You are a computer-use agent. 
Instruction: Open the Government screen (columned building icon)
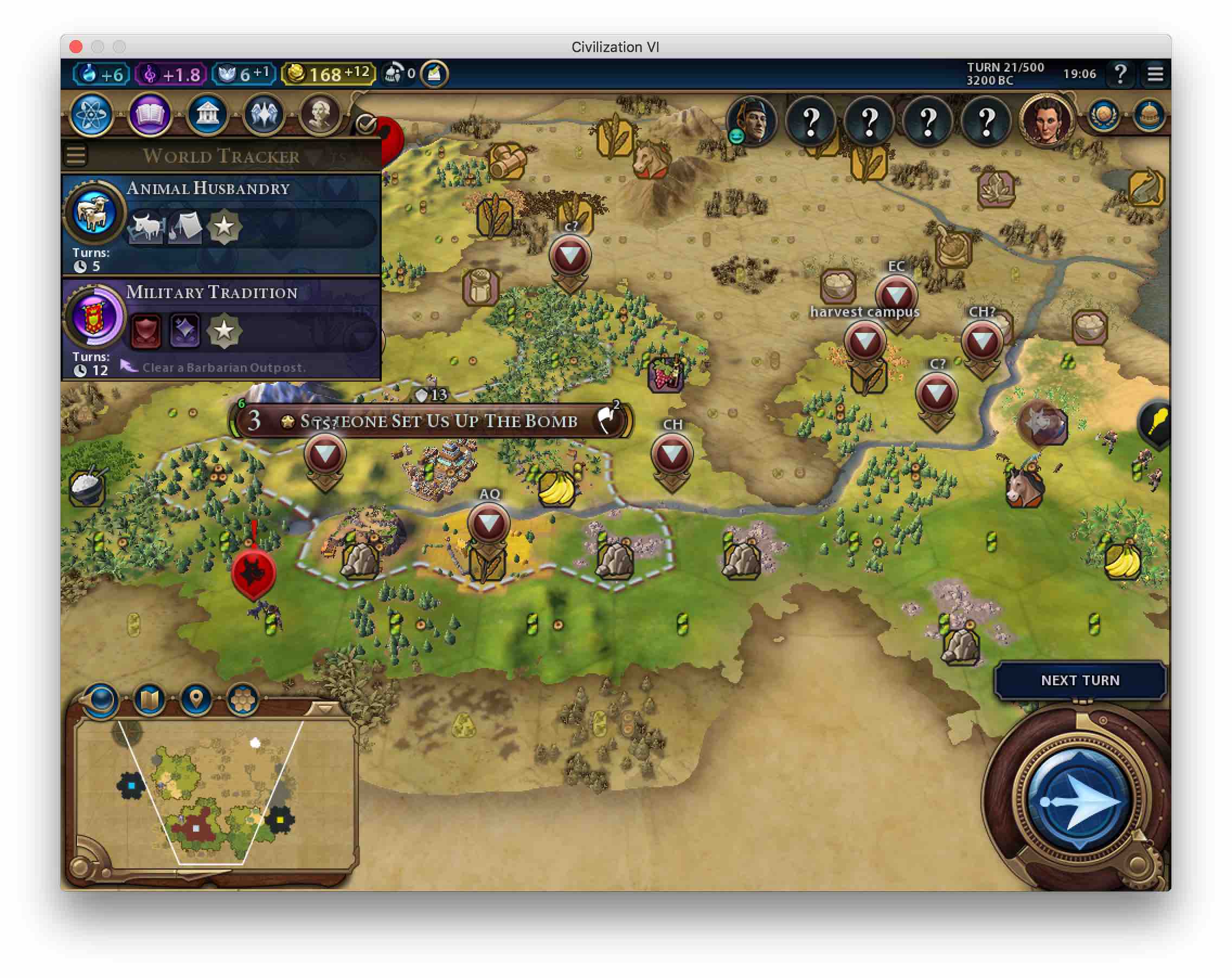pos(207,115)
